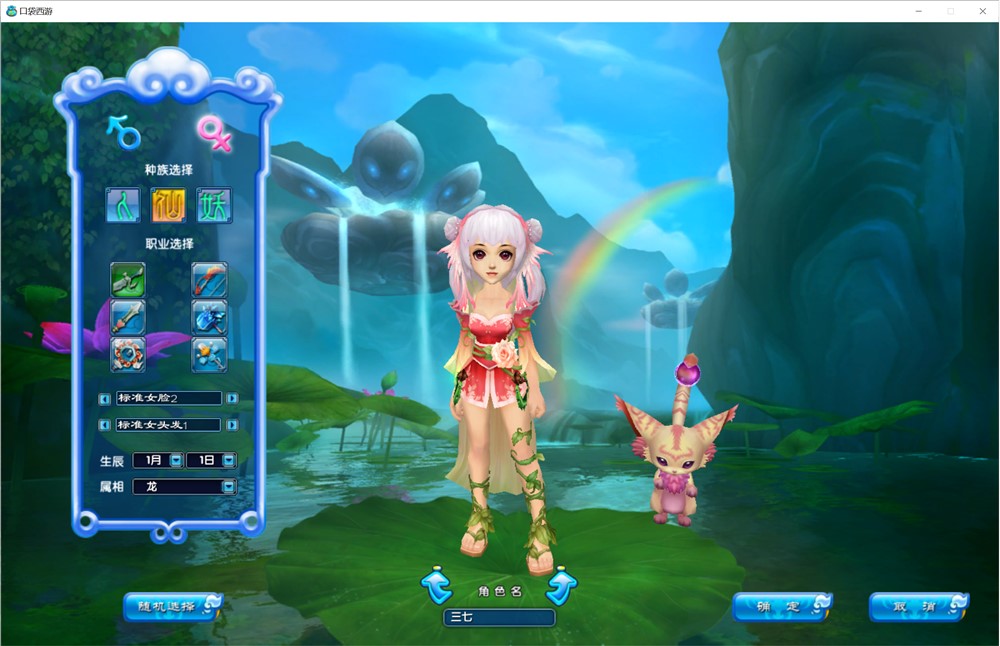Edit the 角色名 character name field
Image resolution: width=1000 pixels, height=646 pixels.
499,618
